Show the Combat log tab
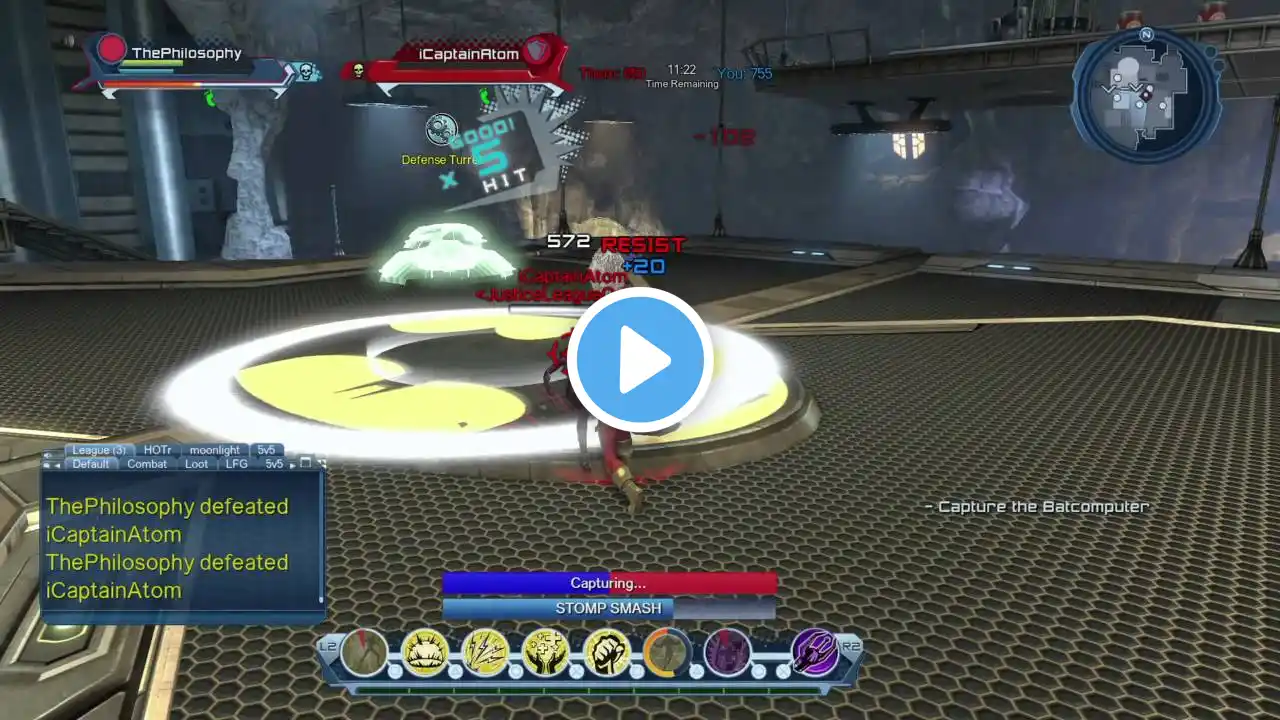Viewport: 1280px width, 720px height. tap(147, 464)
